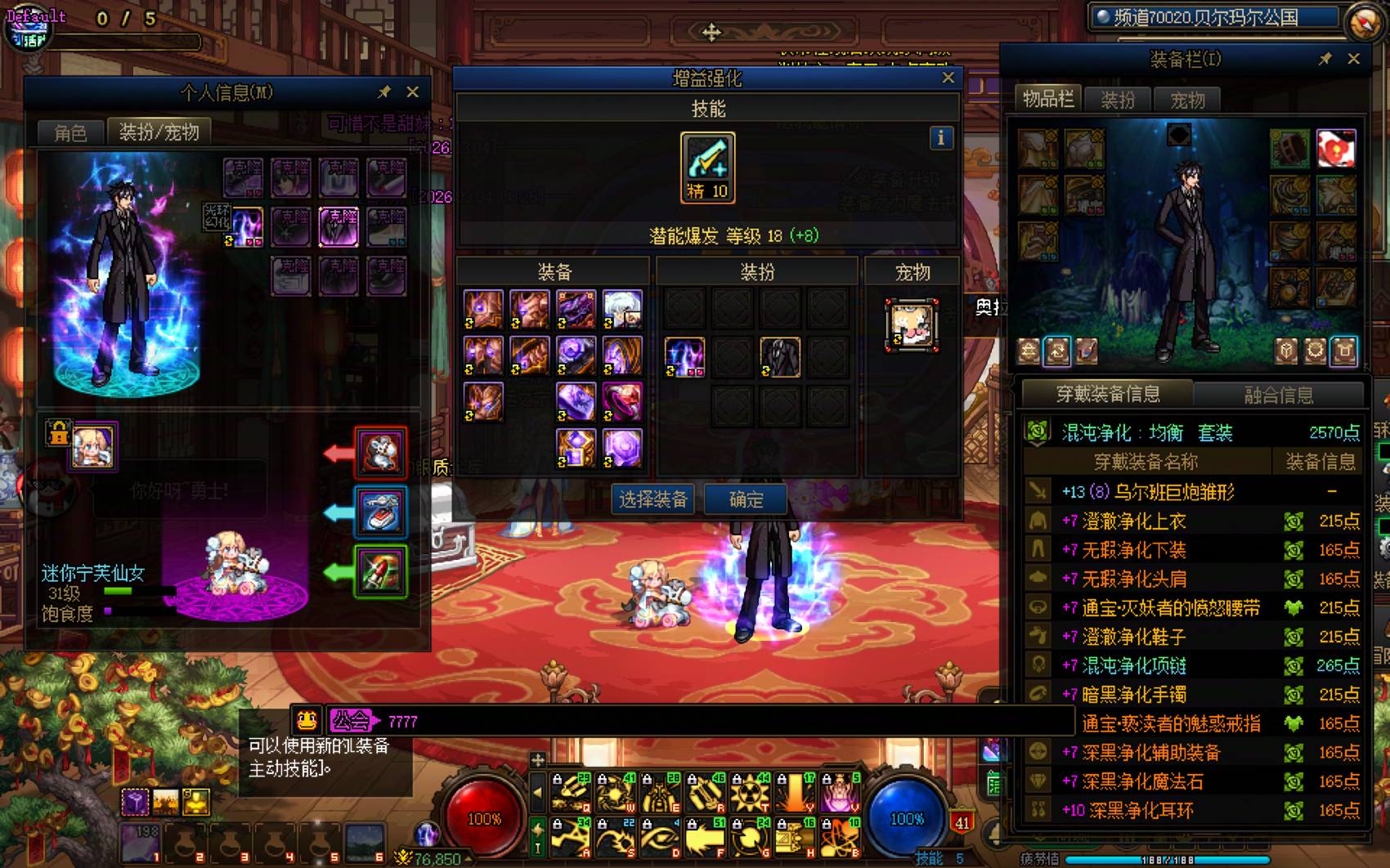Image resolution: width=1390 pixels, height=868 pixels.
Task: Open the 物品栏 tab
Action: click(1047, 100)
